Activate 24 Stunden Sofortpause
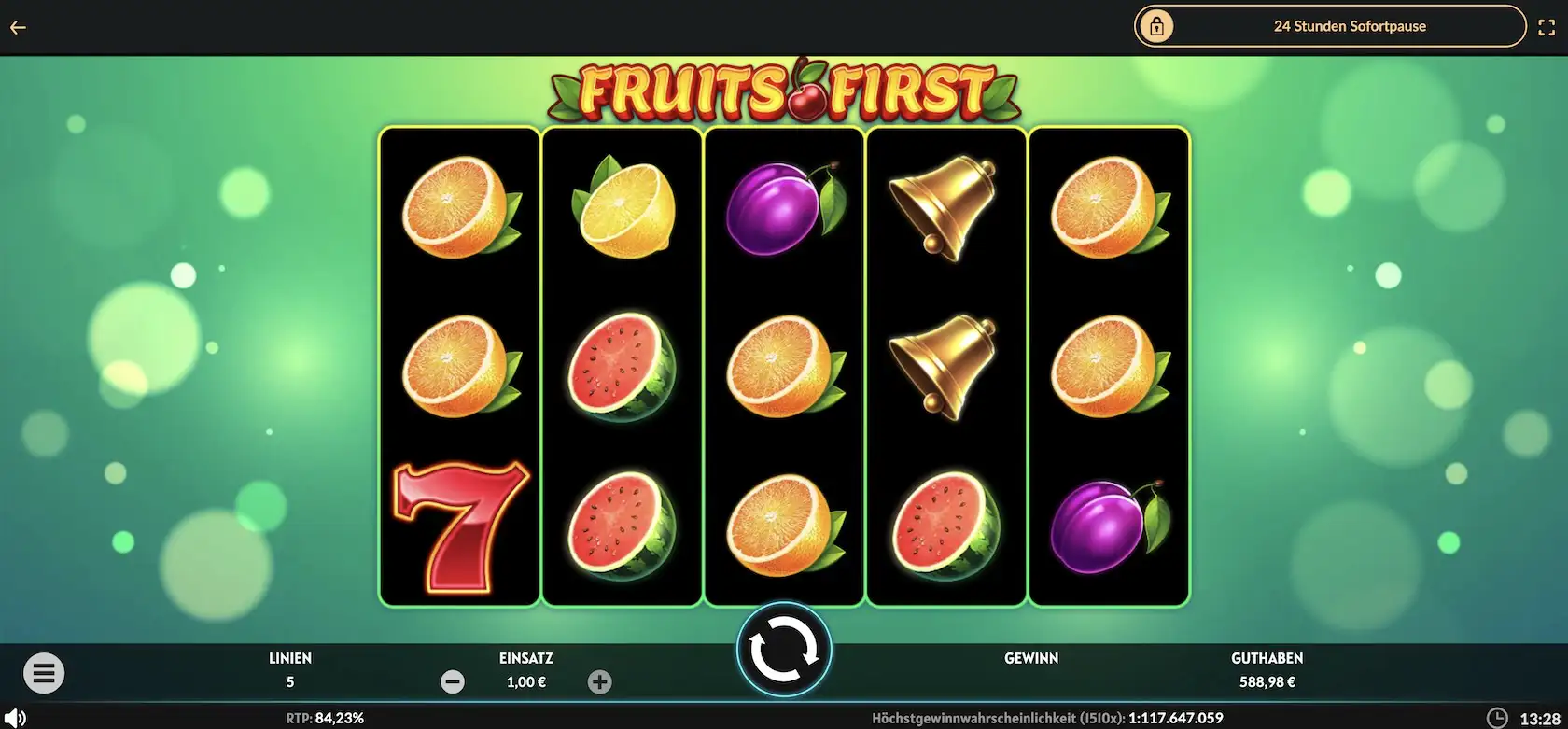1568x729 pixels. 1351,26
